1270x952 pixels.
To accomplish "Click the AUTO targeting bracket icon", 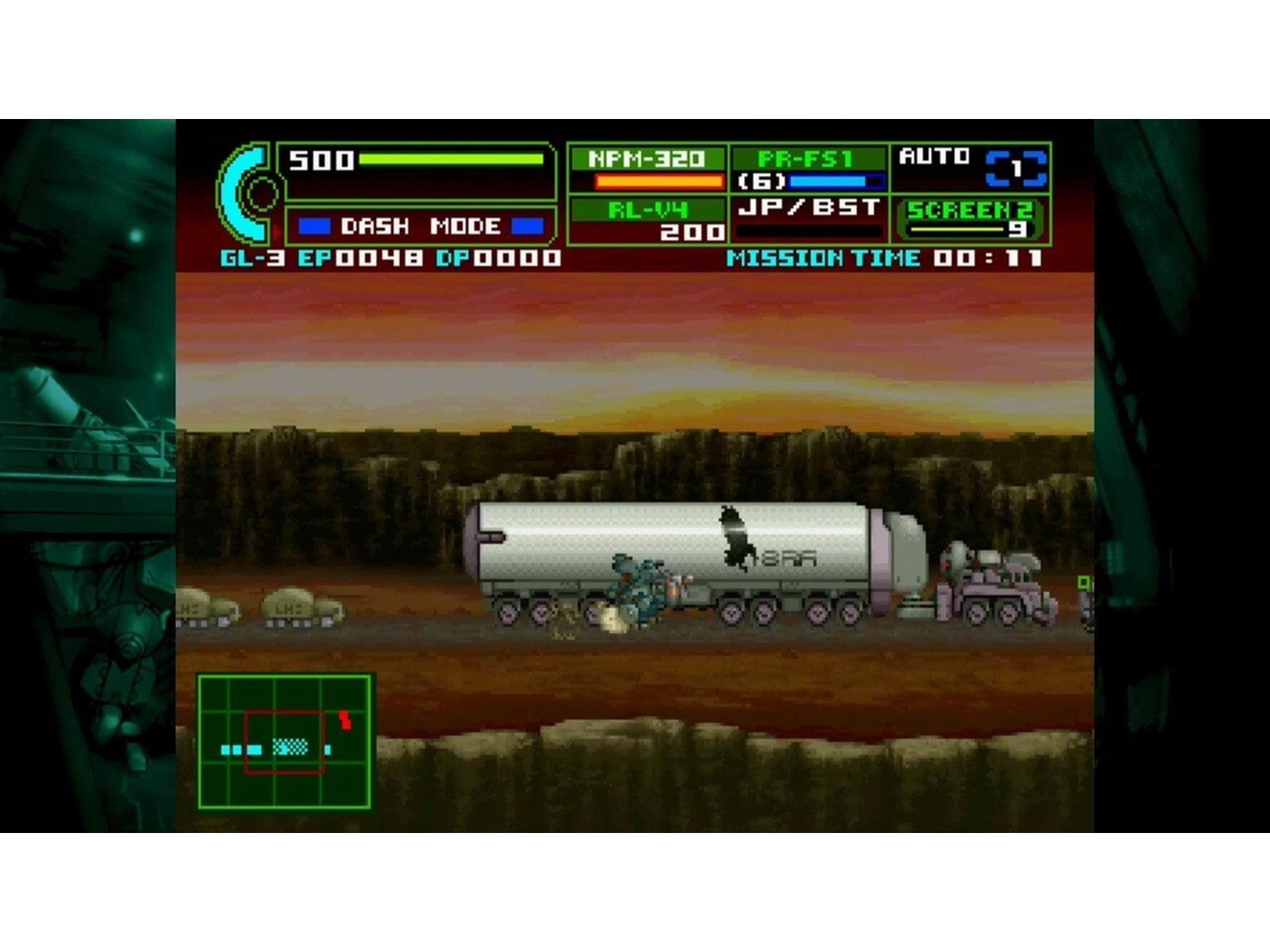I will point(1016,167).
